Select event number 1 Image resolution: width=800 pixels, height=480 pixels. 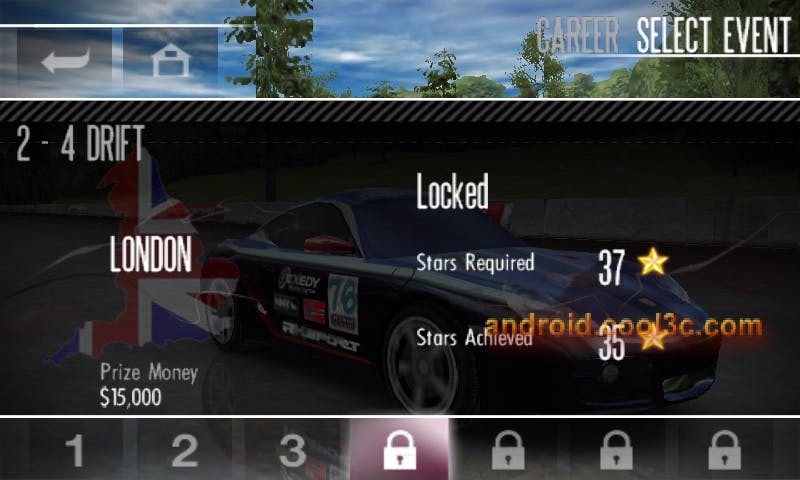pos(75,451)
